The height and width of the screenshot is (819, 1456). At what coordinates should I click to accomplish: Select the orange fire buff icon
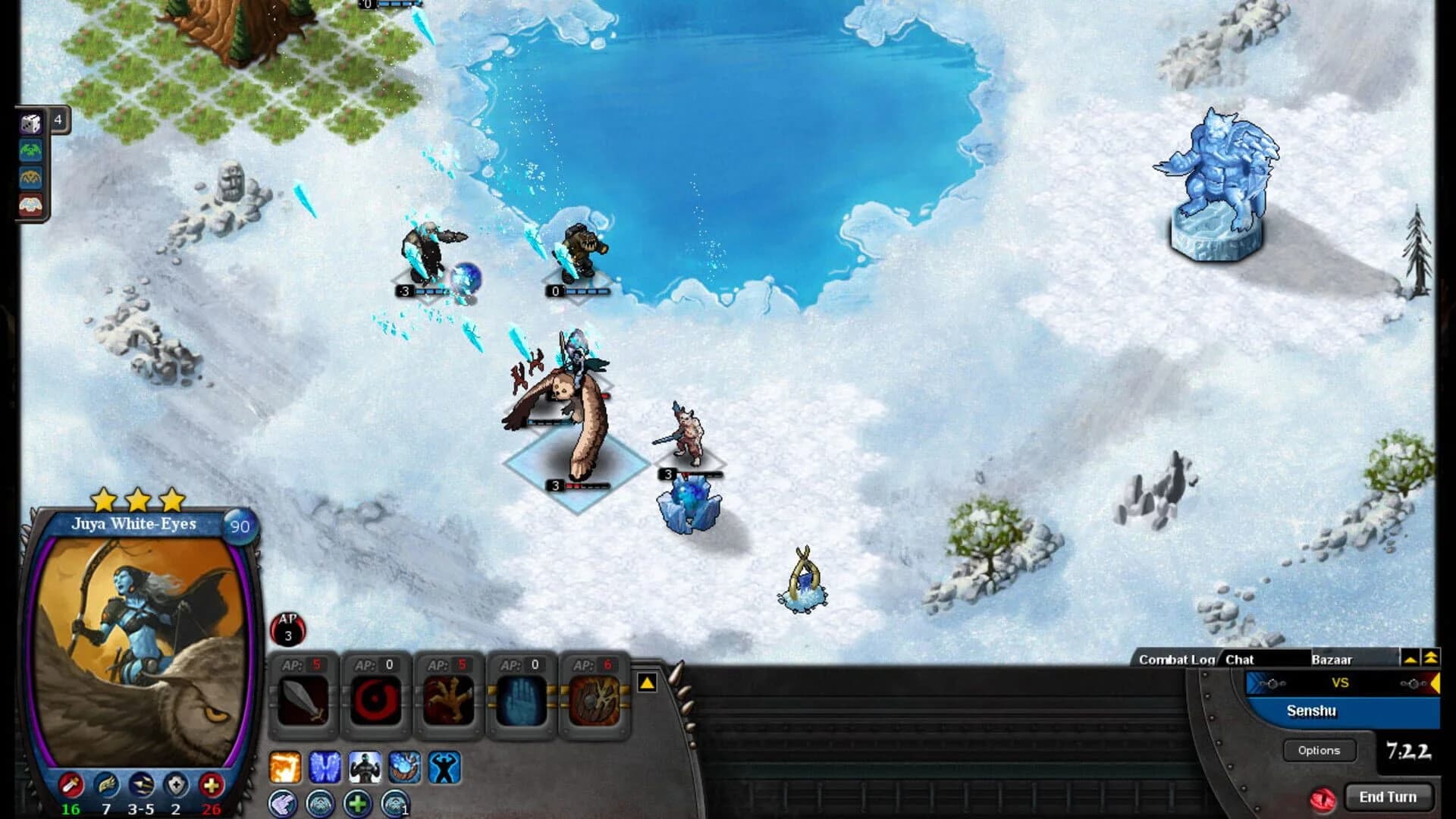(284, 766)
